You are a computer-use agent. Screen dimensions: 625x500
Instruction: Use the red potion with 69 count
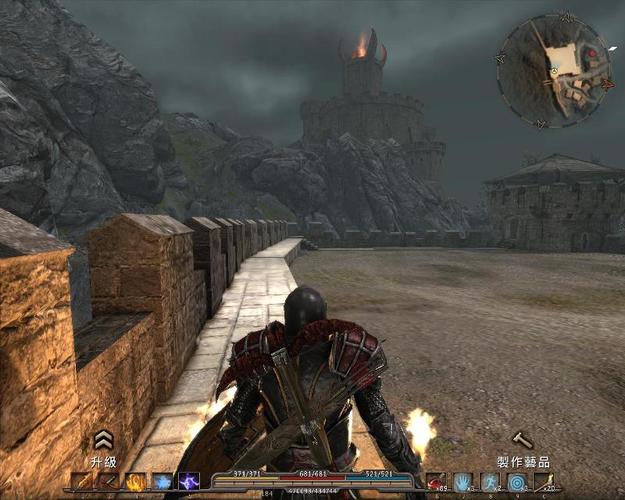coord(436,482)
